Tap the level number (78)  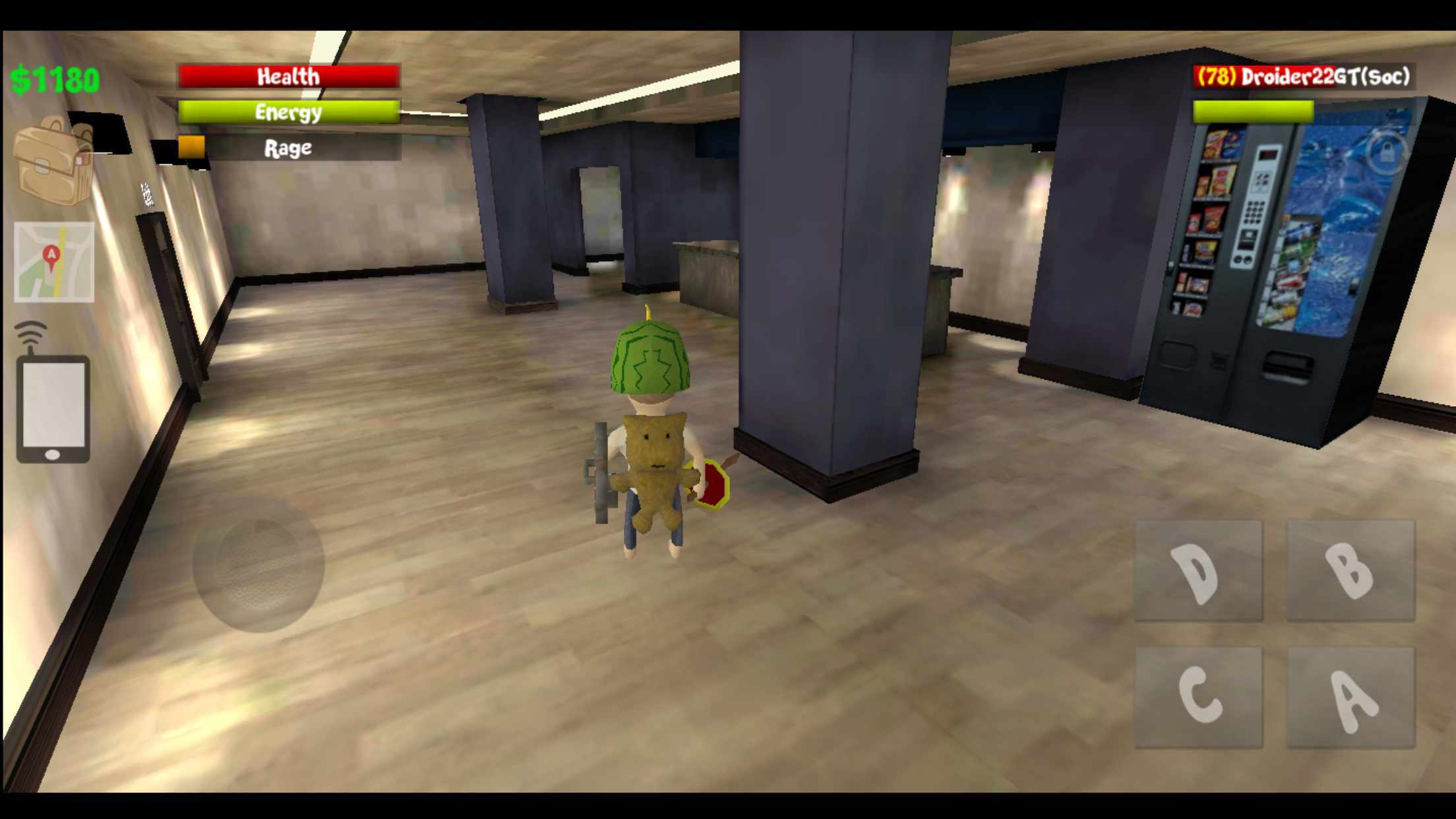click(x=1217, y=76)
